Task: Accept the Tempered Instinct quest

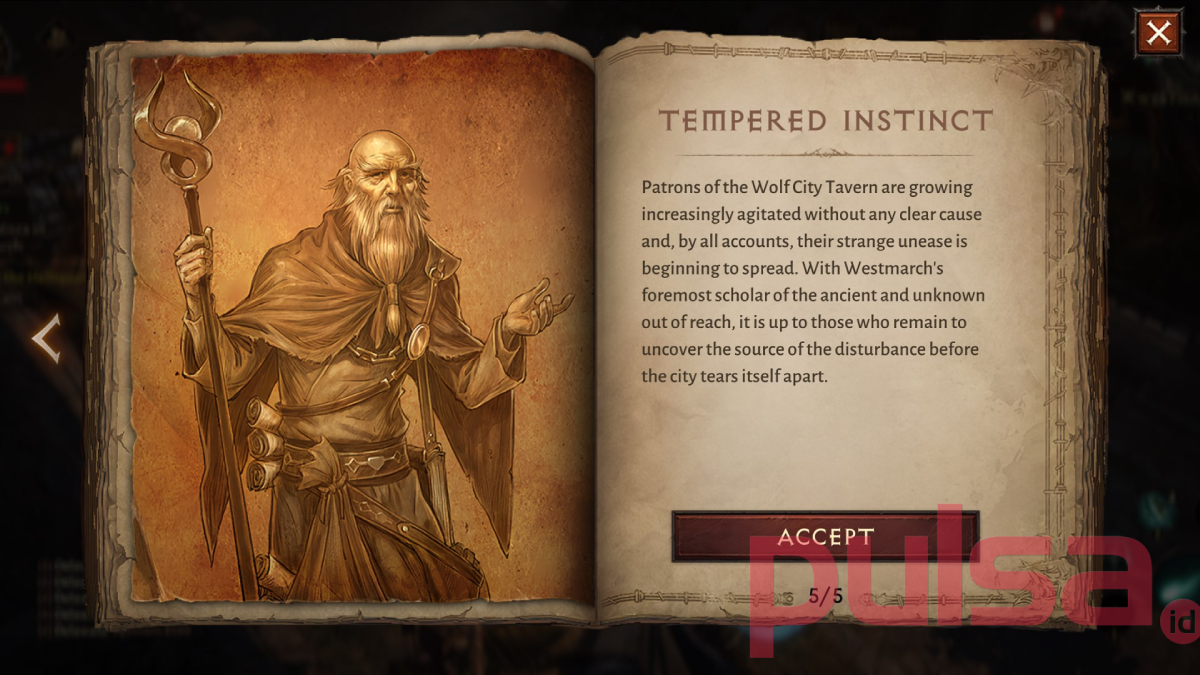Action: [x=825, y=536]
